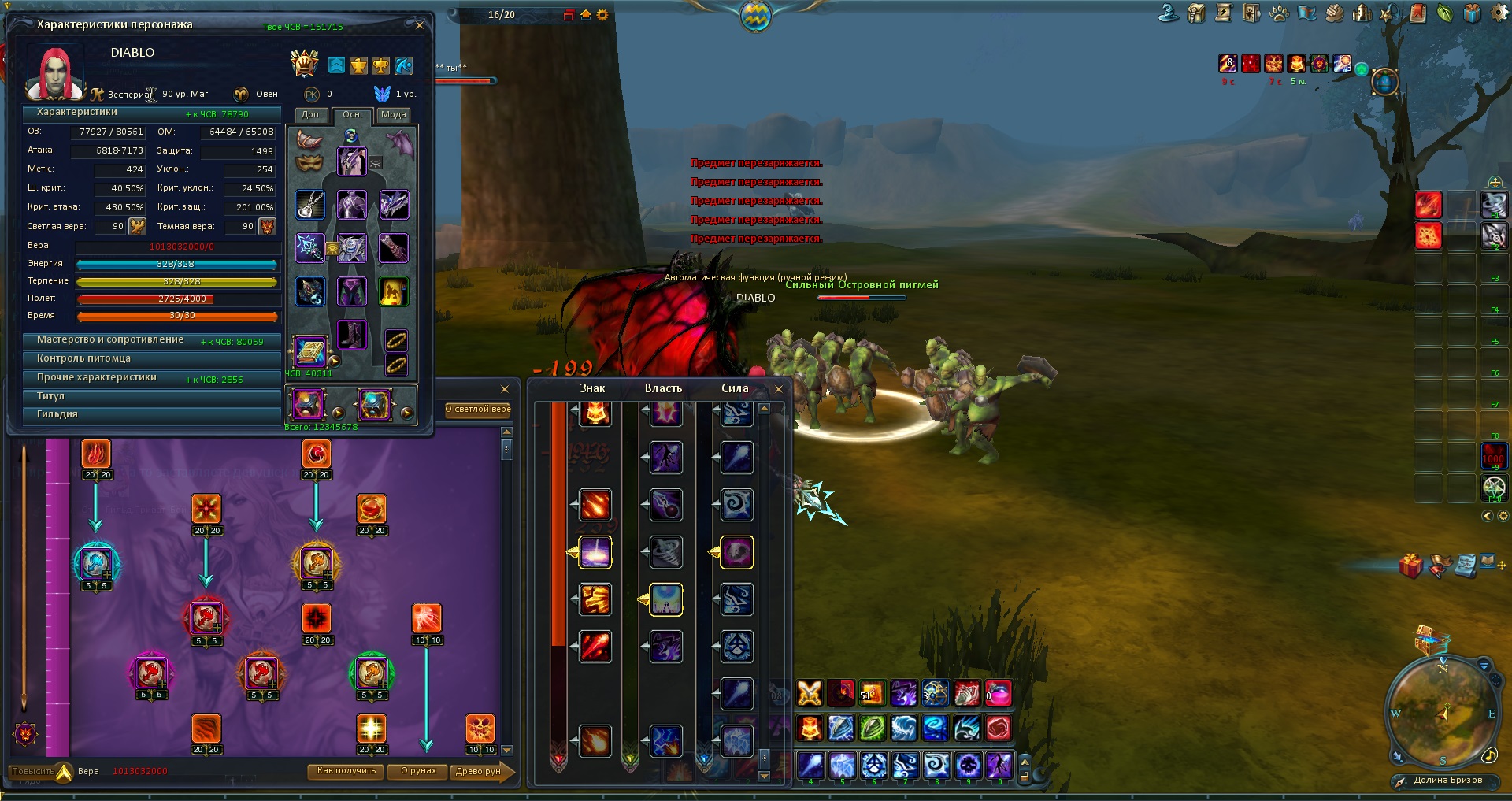Open the Древо рун button
The height and width of the screenshot is (801, 1512).
click(x=478, y=771)
